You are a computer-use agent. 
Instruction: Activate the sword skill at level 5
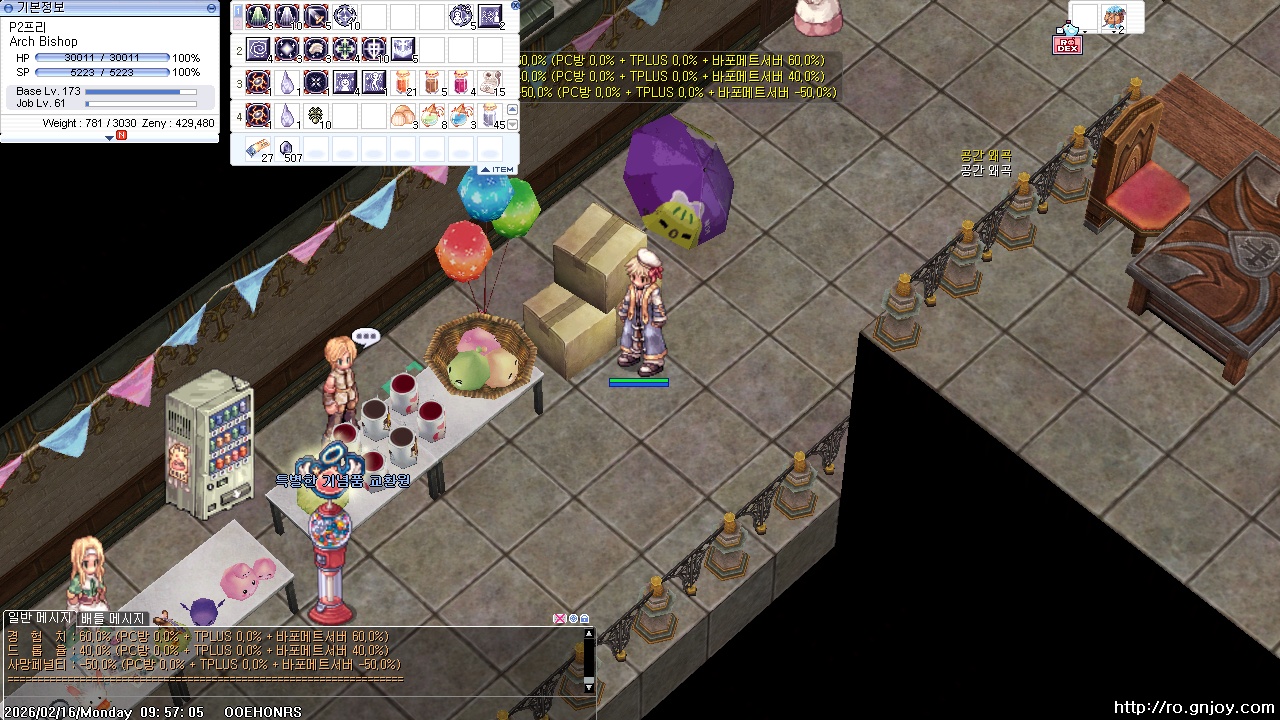pyautogui.click(x=316, y=16)
